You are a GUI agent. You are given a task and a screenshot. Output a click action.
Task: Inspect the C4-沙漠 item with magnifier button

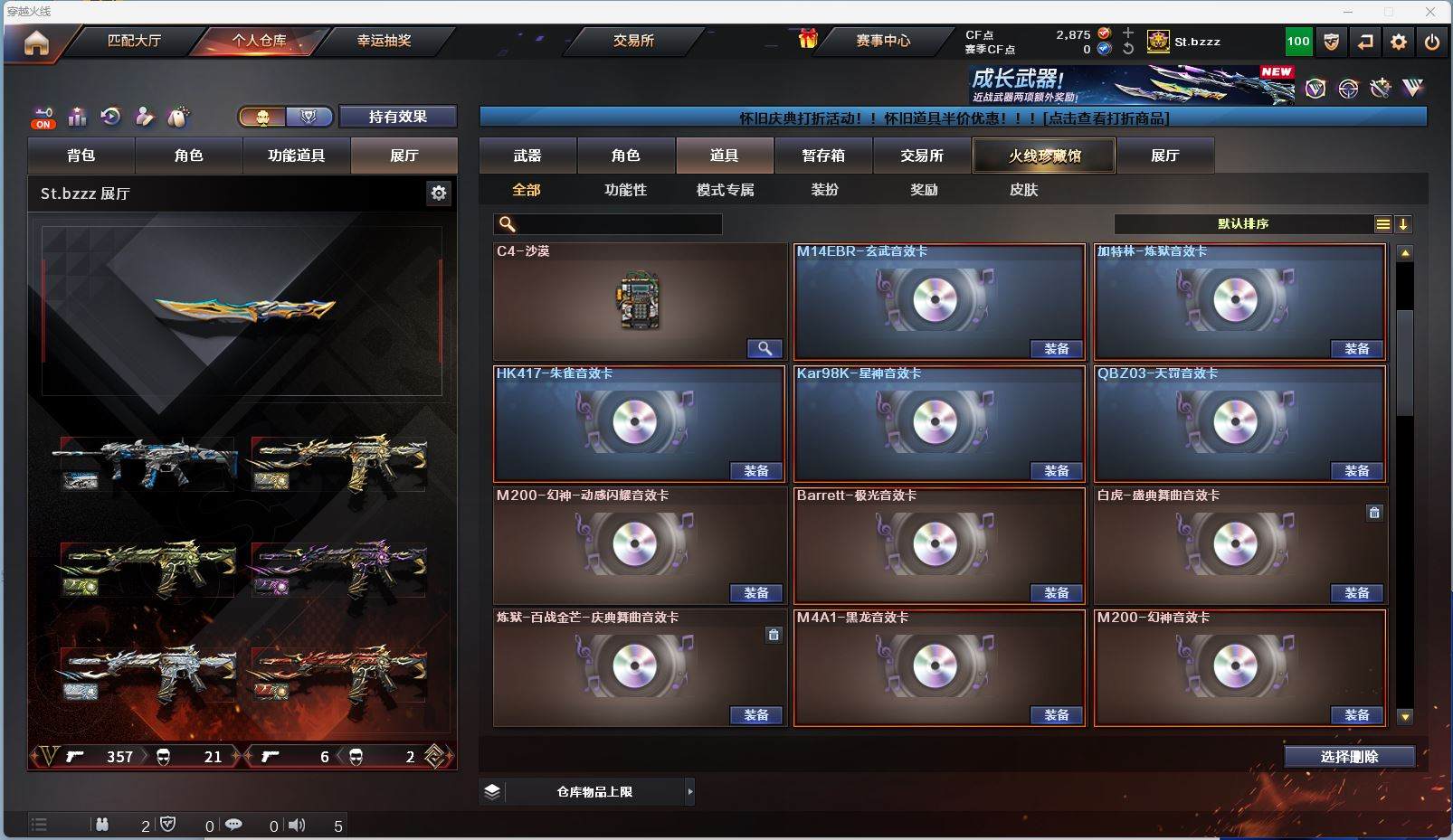coord(764,349)
